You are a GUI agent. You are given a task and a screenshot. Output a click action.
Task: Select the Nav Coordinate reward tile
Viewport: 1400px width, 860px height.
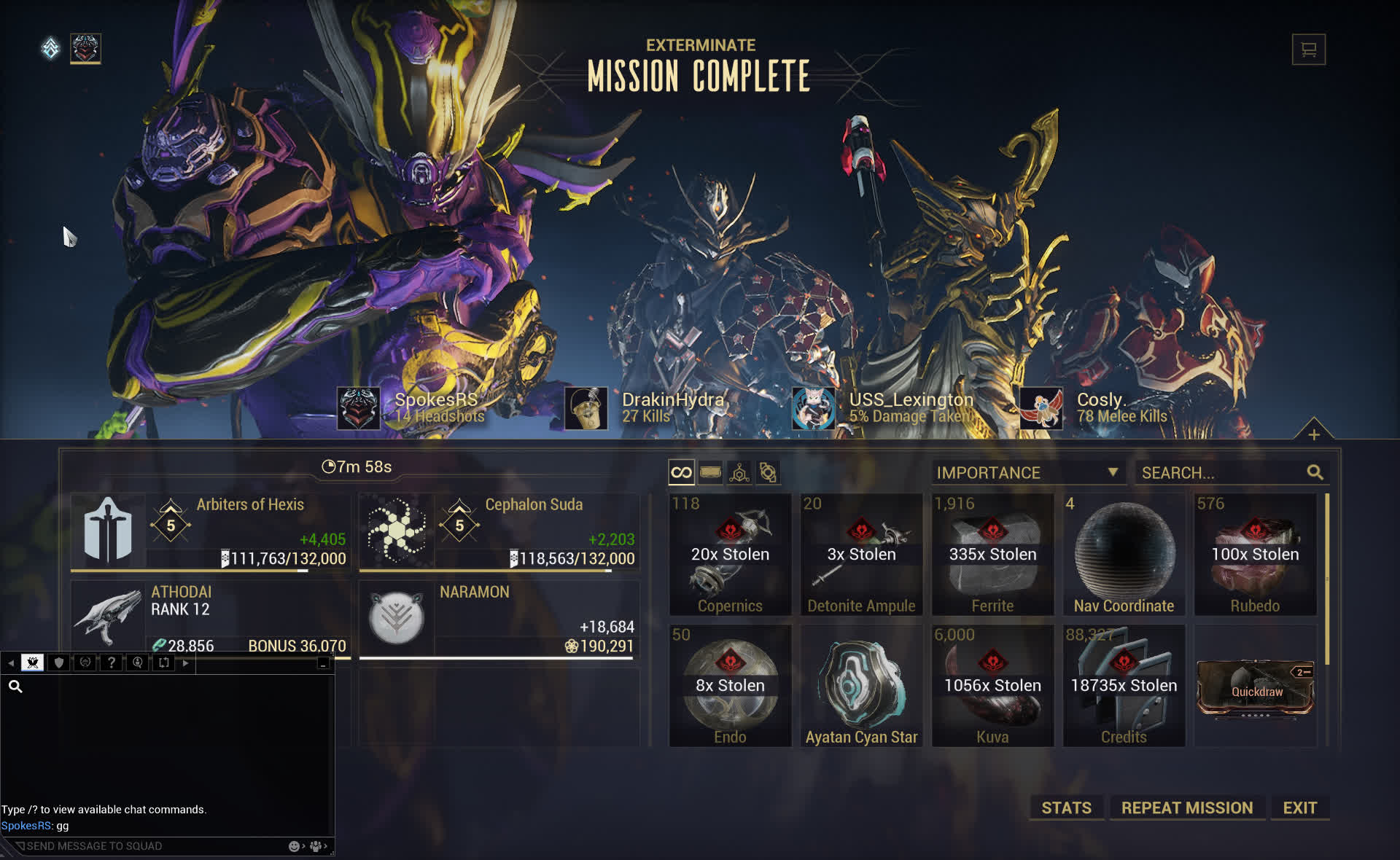(1124, 555)
